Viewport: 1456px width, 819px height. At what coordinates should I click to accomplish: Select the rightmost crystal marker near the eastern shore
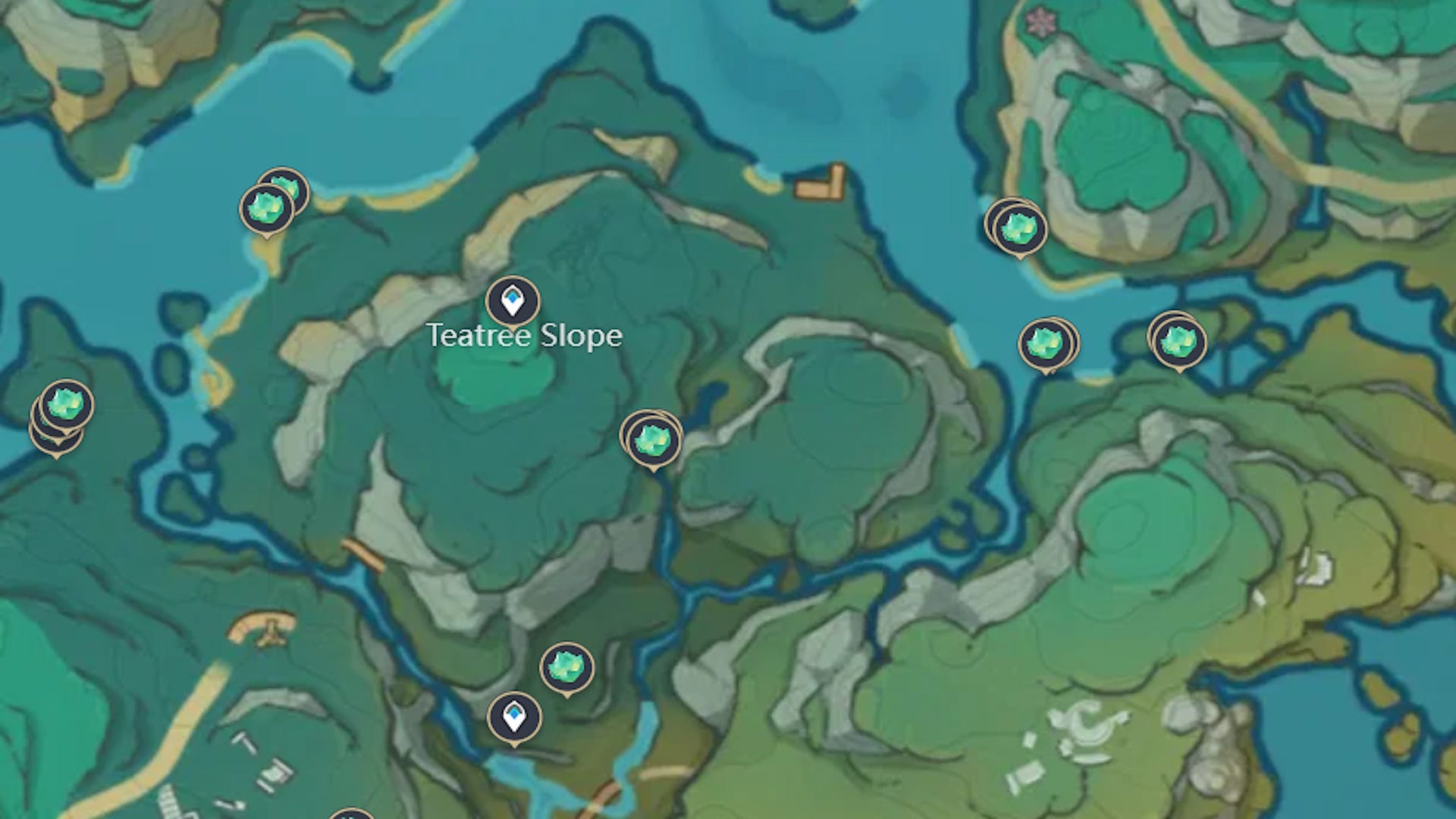[x=1178, y=343]
